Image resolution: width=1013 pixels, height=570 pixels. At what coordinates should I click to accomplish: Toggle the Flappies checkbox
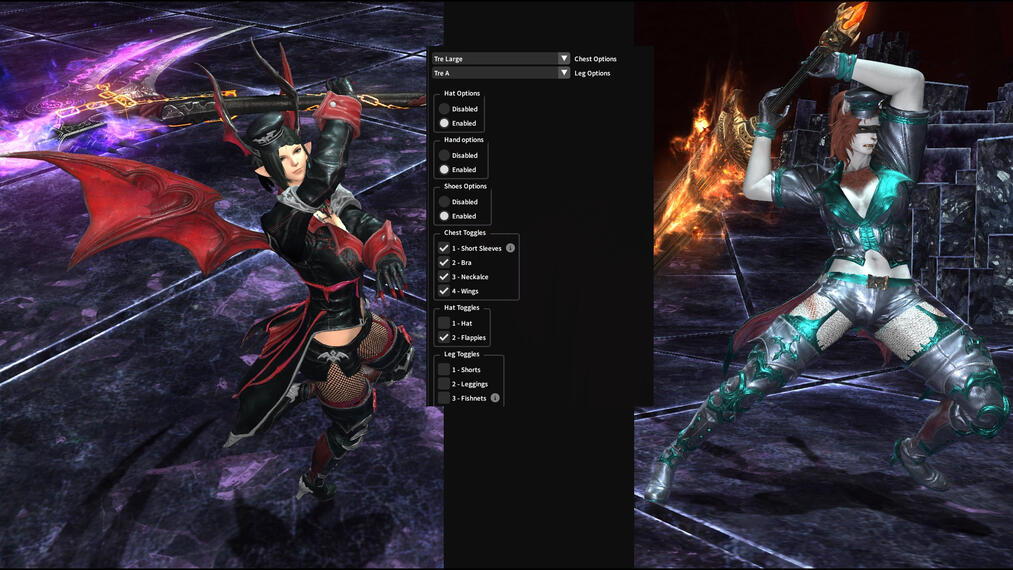tap(444, 338)
